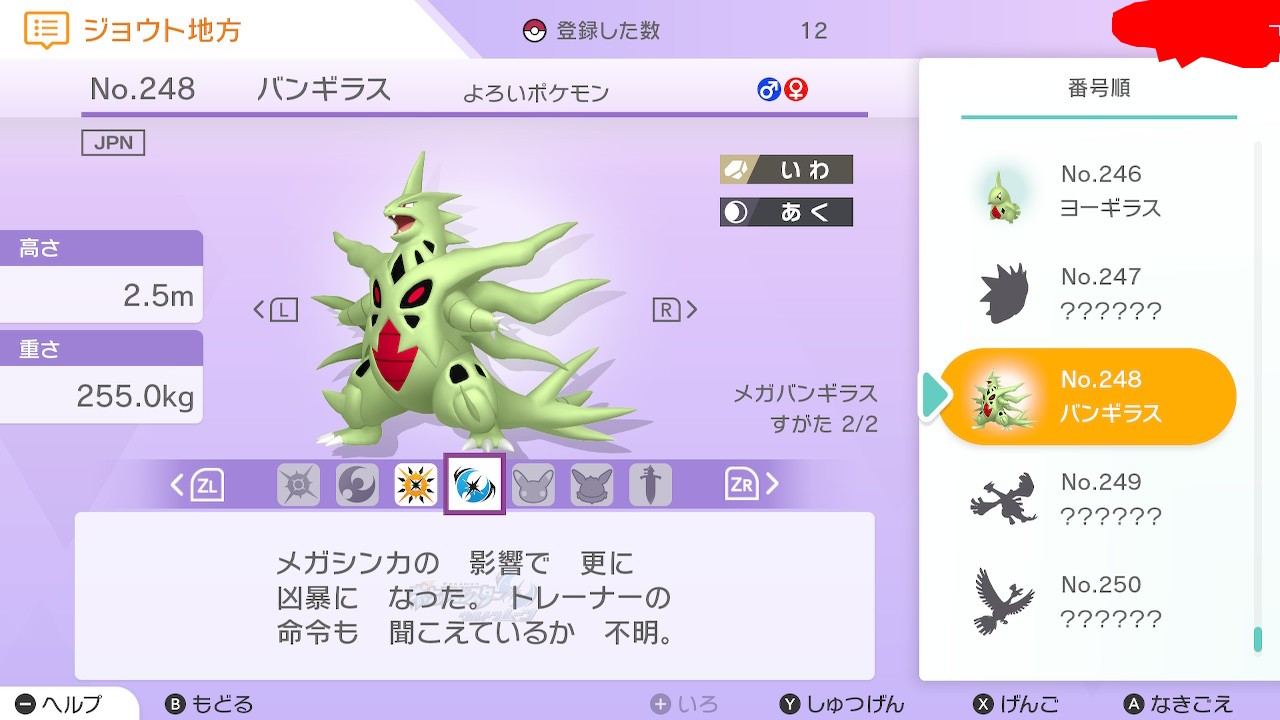
Task: Choose the Let's Go Eevee game icon
Action: click(592, 485)
